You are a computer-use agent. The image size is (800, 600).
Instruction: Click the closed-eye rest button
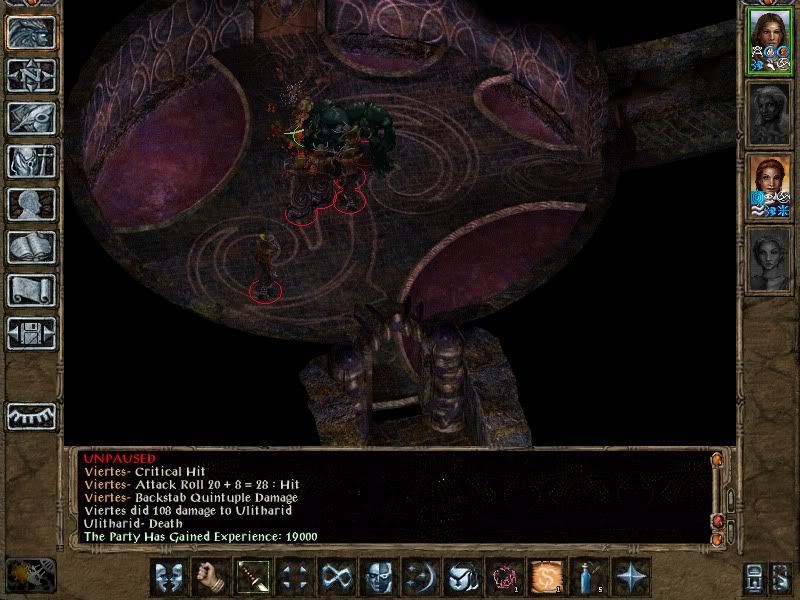coord(31,416)
